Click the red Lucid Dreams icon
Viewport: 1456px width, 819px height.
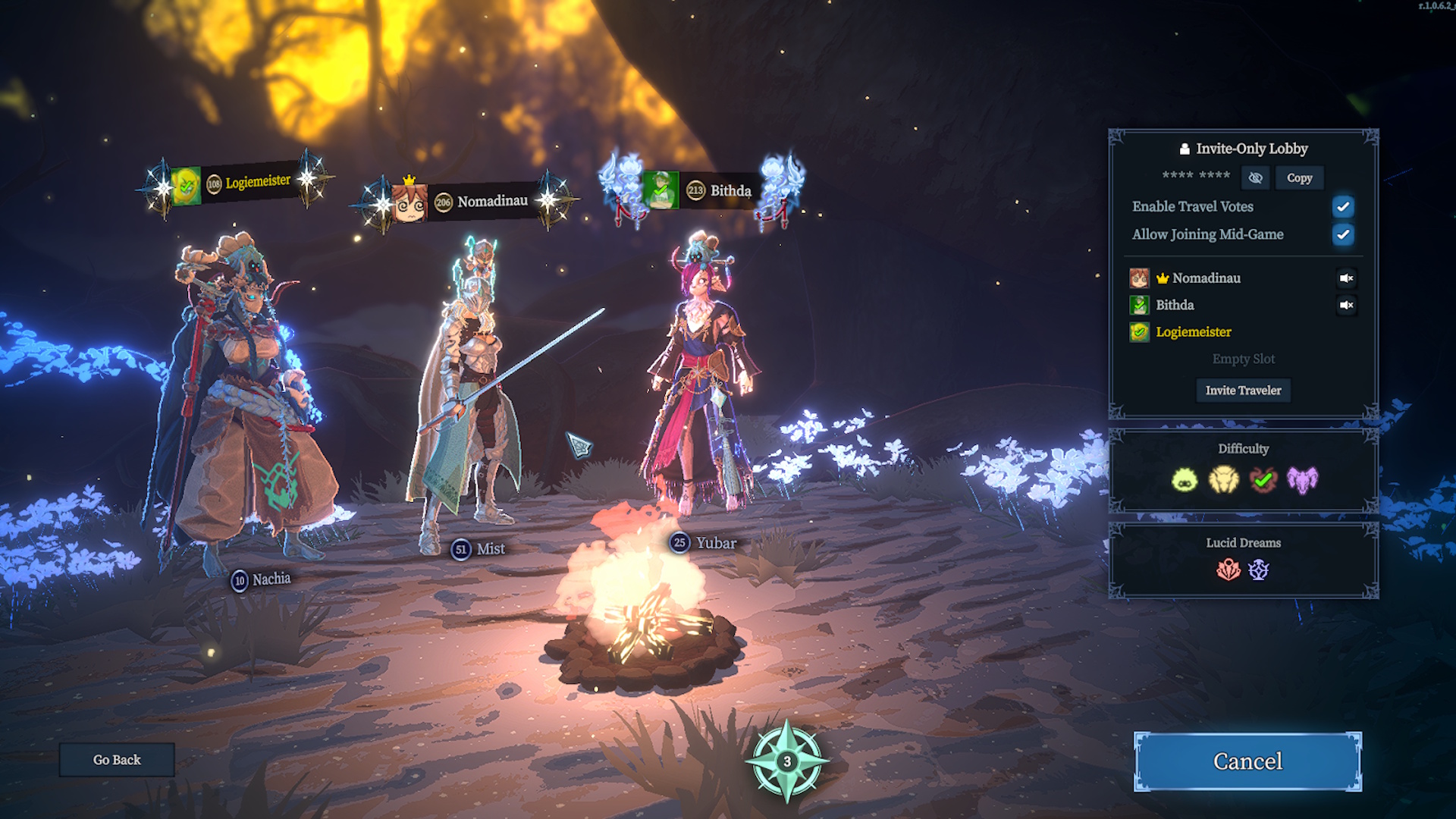pyautogui.click(x=1228, y=570)
